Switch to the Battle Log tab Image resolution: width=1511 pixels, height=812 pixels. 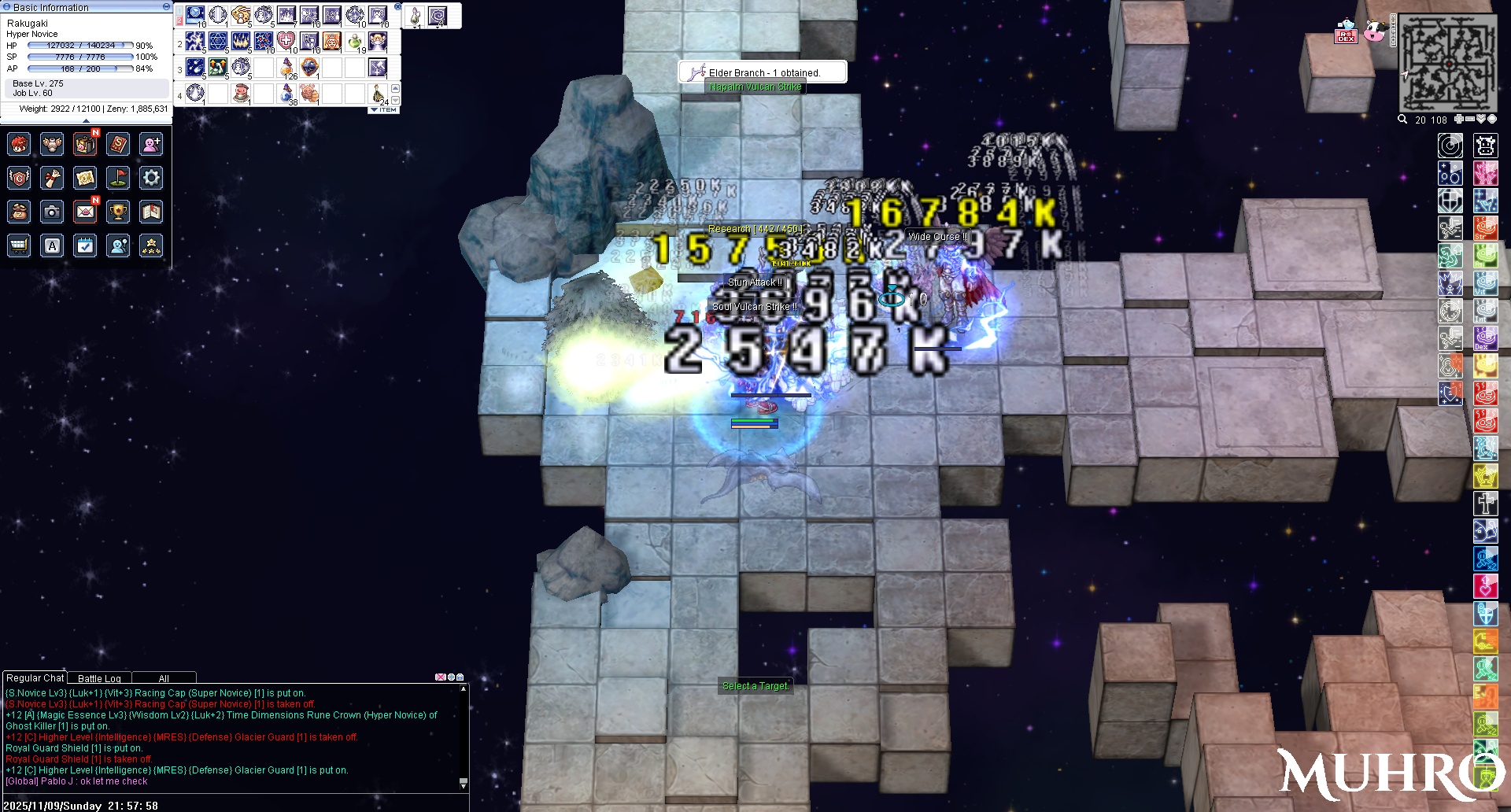pyautogui.click(x=99, y=678)
